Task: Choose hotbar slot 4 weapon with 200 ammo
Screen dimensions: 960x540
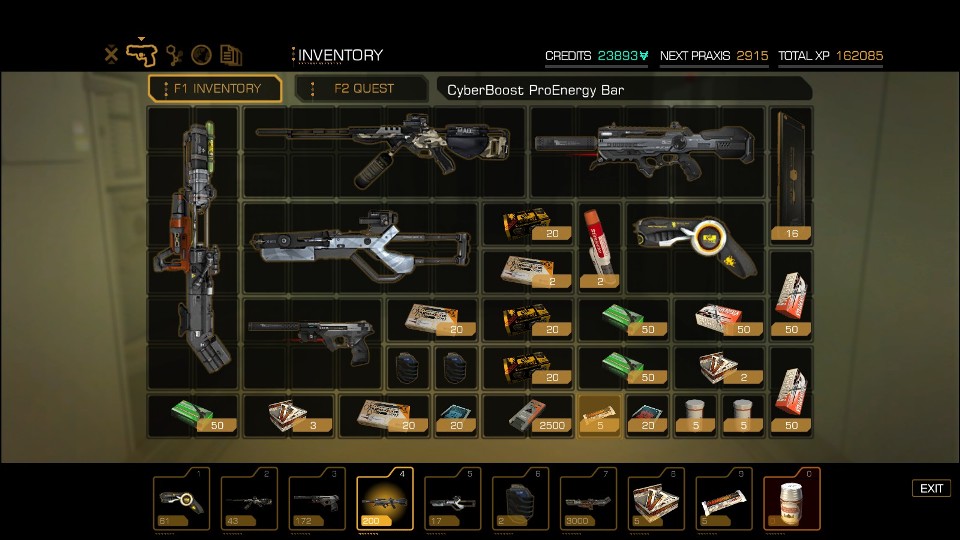Action: (384, 501)
